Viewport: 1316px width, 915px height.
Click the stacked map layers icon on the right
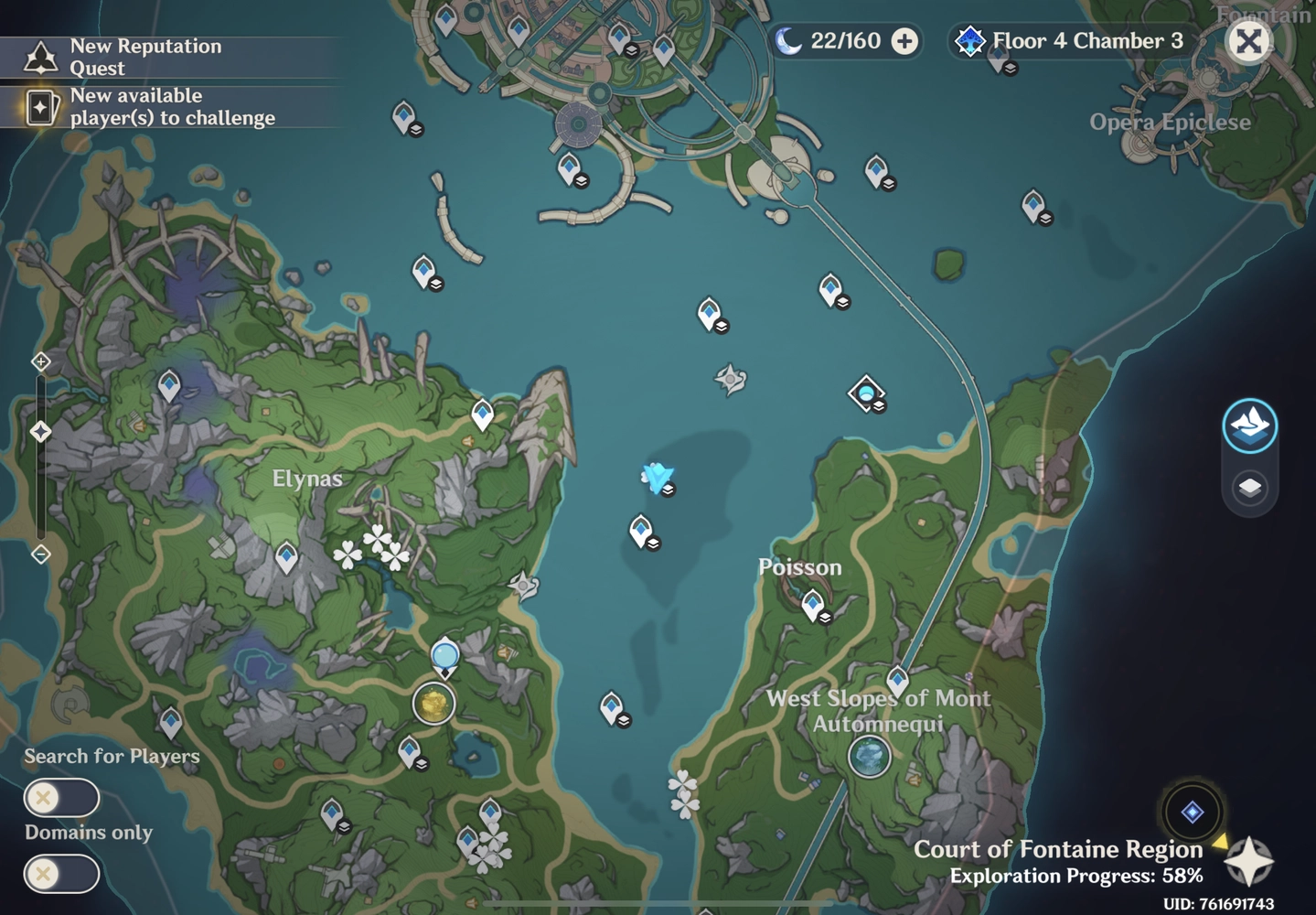(x=1249, y=488)
